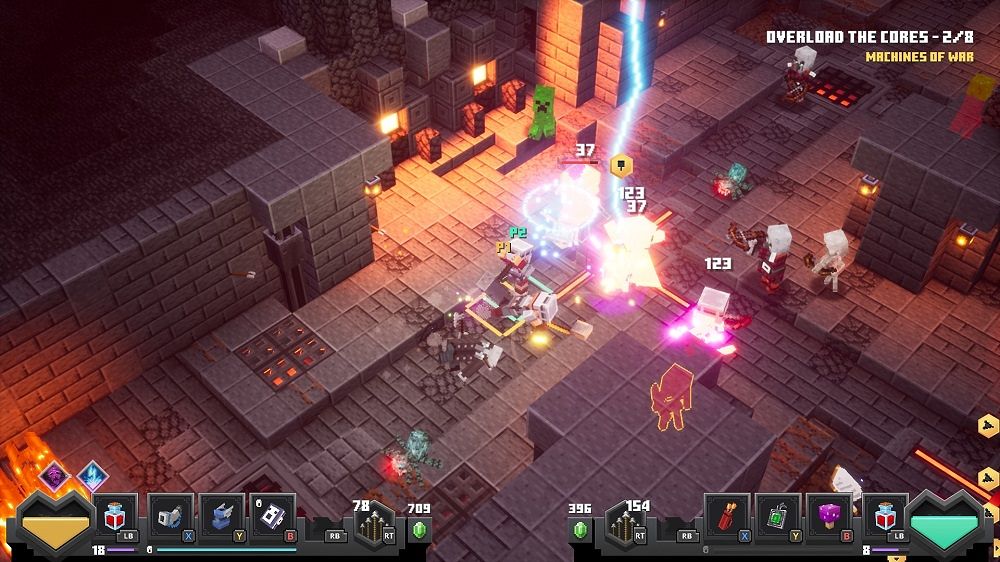Activate the green amulet artifact
The width and height of the screenshot is (1000, 562).
(x=777, y=516)
